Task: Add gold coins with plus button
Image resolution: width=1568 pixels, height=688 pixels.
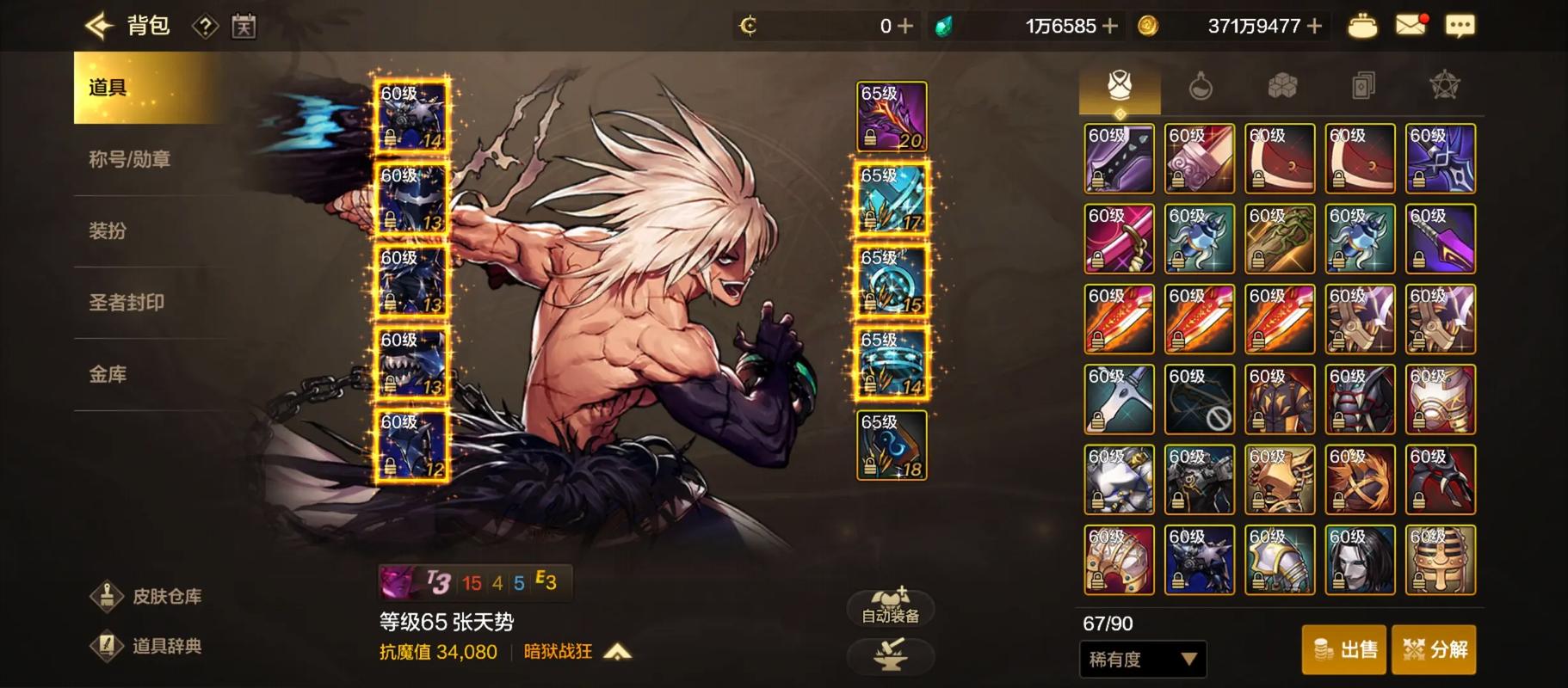Action: [1314, 27]
